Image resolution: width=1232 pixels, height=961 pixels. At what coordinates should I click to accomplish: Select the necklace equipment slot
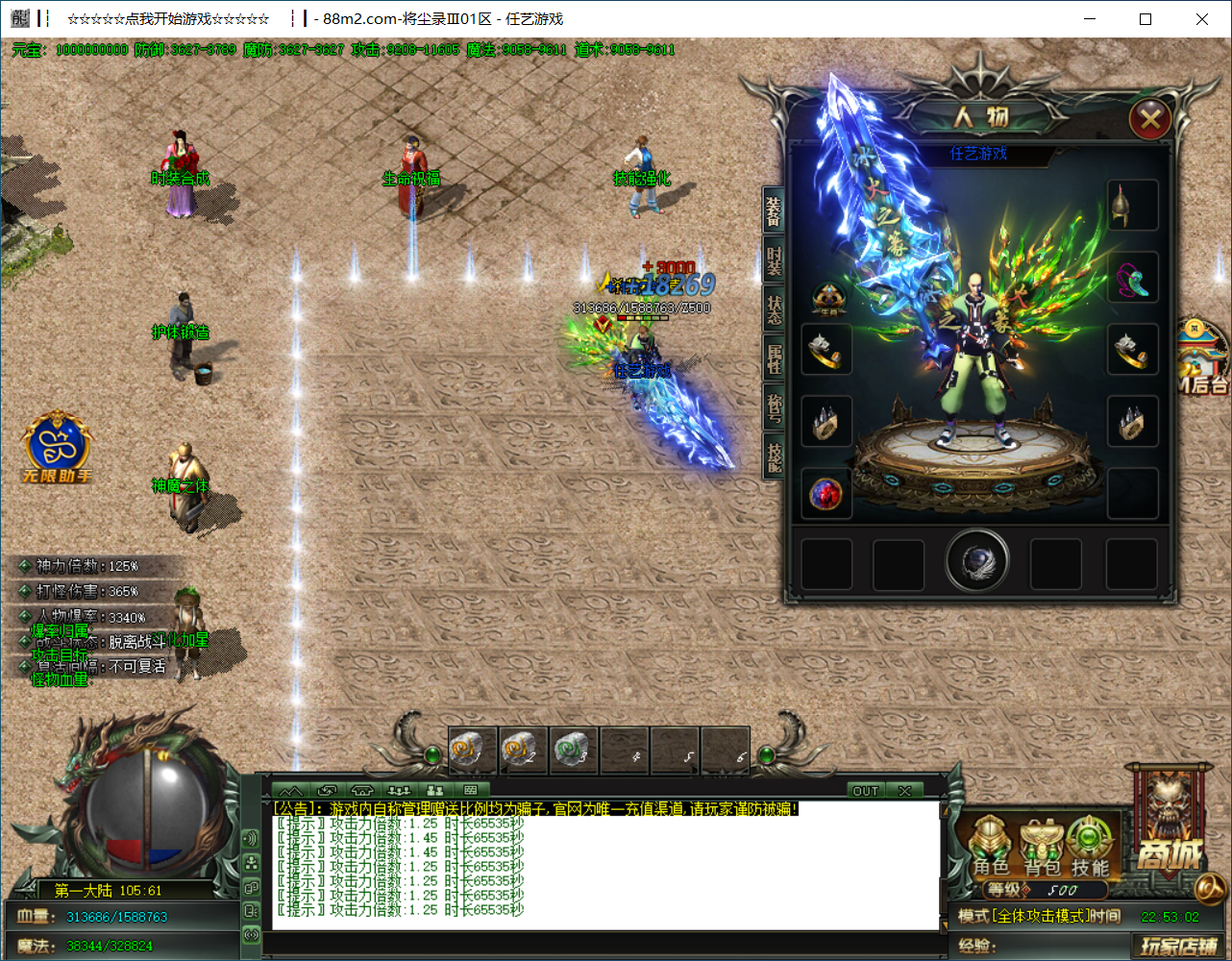point(1131,279)
